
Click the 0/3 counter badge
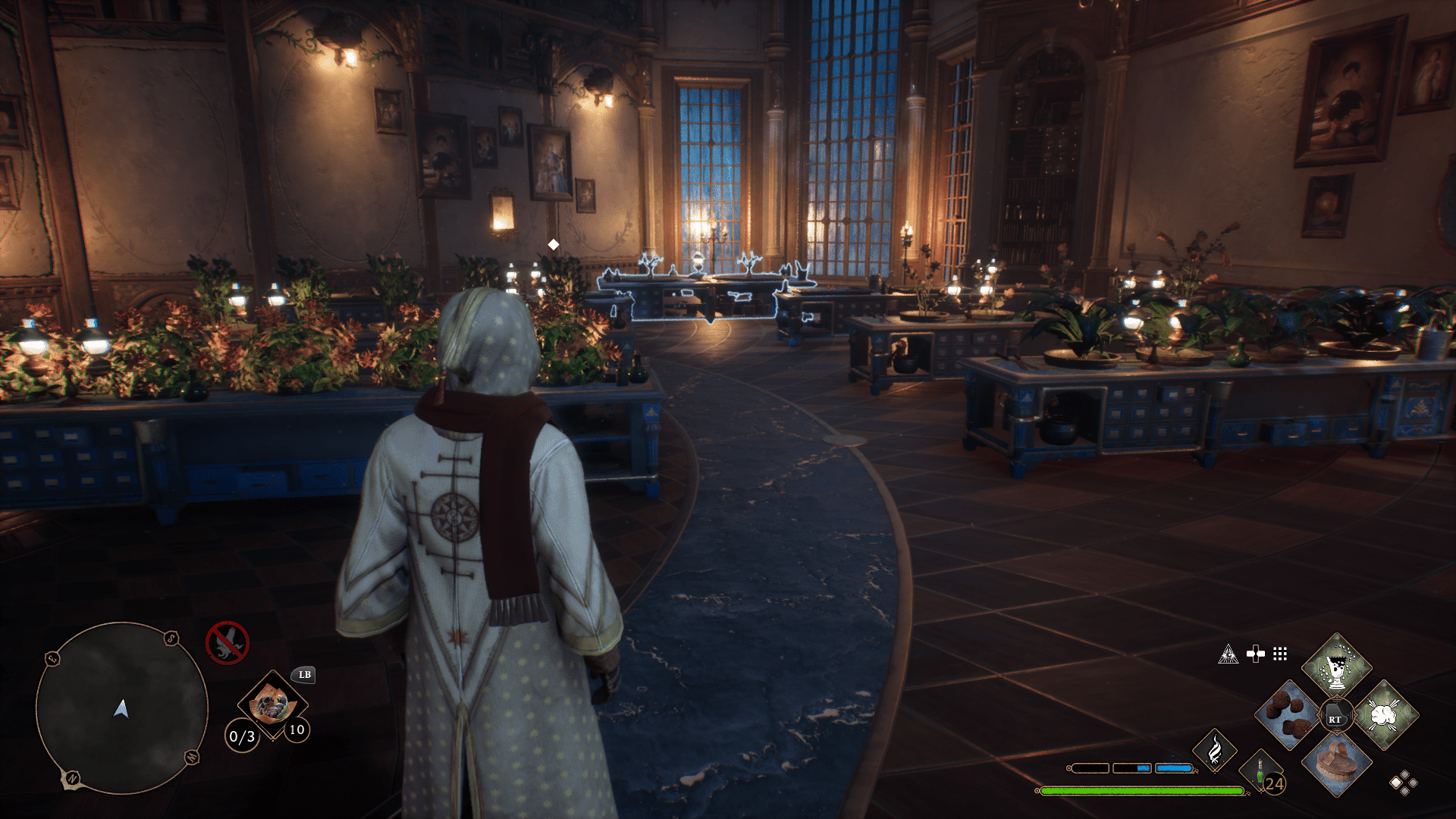pyautogui.click(x=243, y=736)
